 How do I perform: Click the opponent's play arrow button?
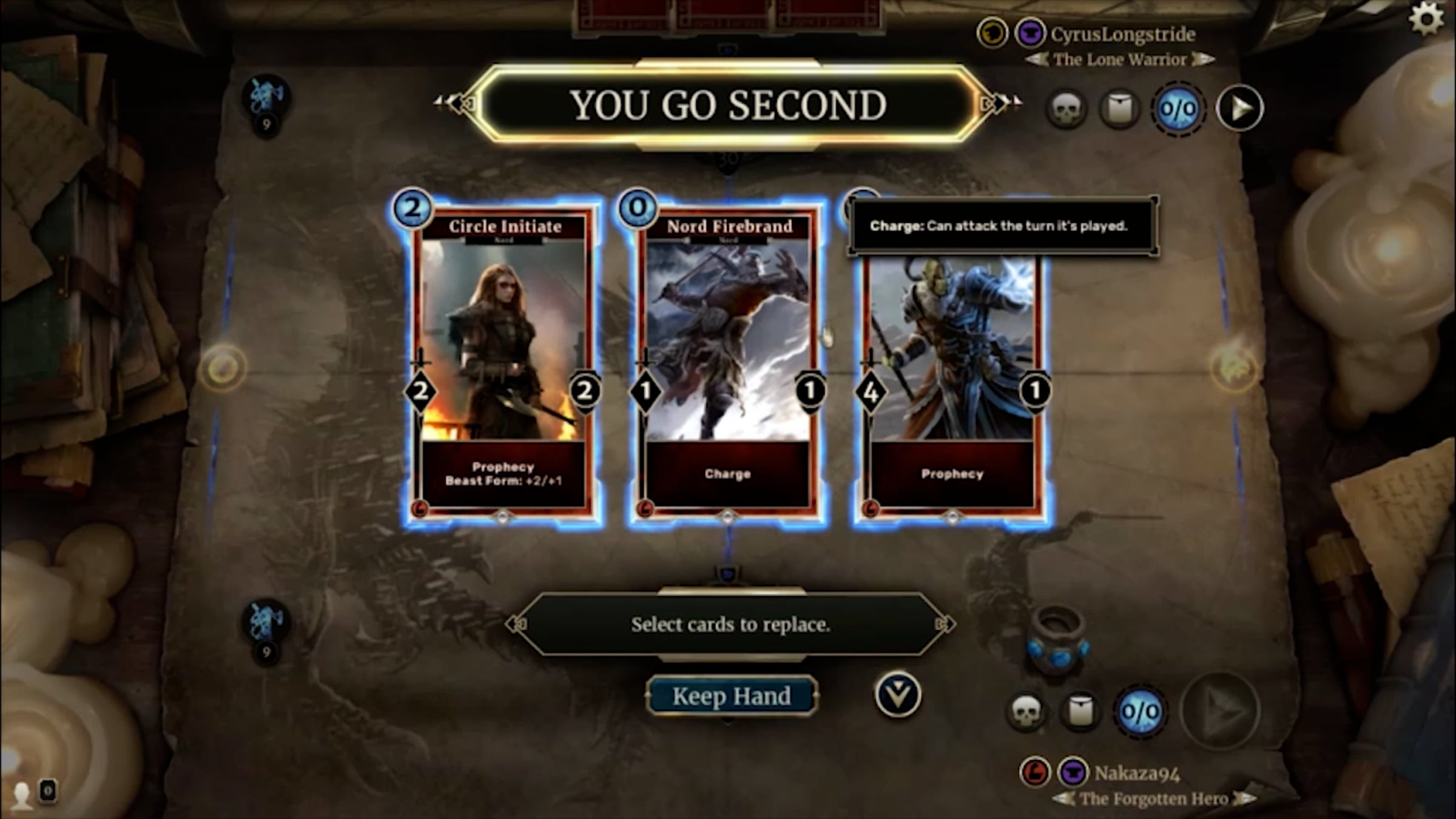click(1240, 109)
